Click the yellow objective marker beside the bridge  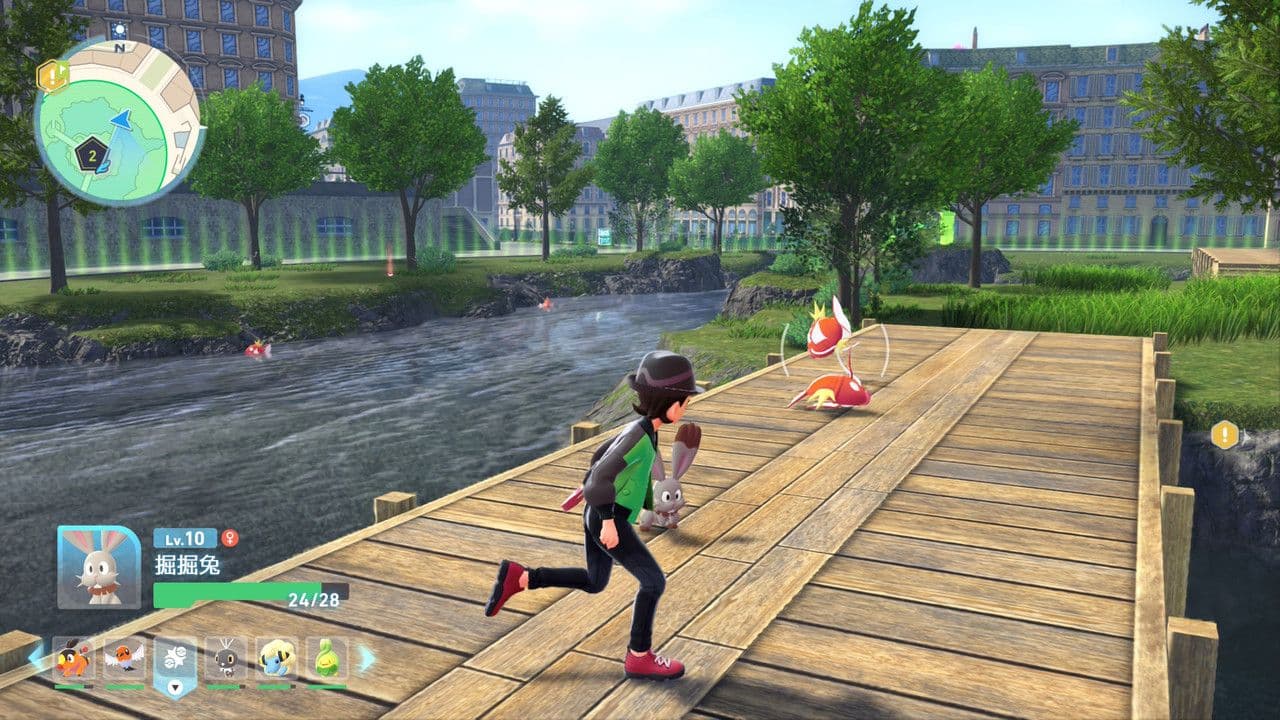(x=1224, y=435)
